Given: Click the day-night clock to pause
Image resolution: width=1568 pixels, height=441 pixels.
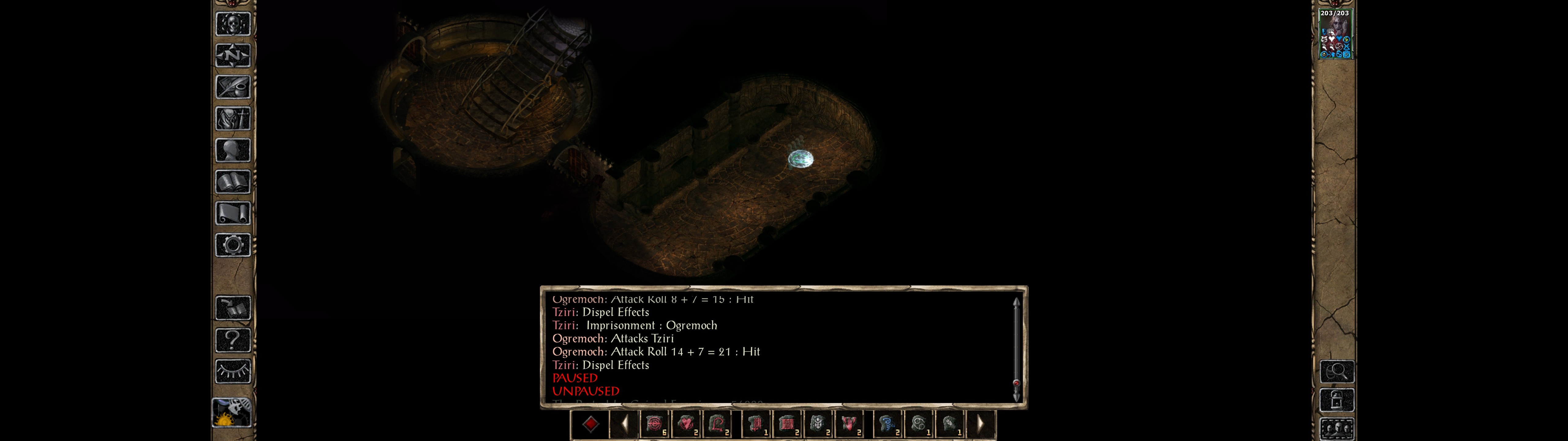Looking at the screenshot, I should coord(231,413).
